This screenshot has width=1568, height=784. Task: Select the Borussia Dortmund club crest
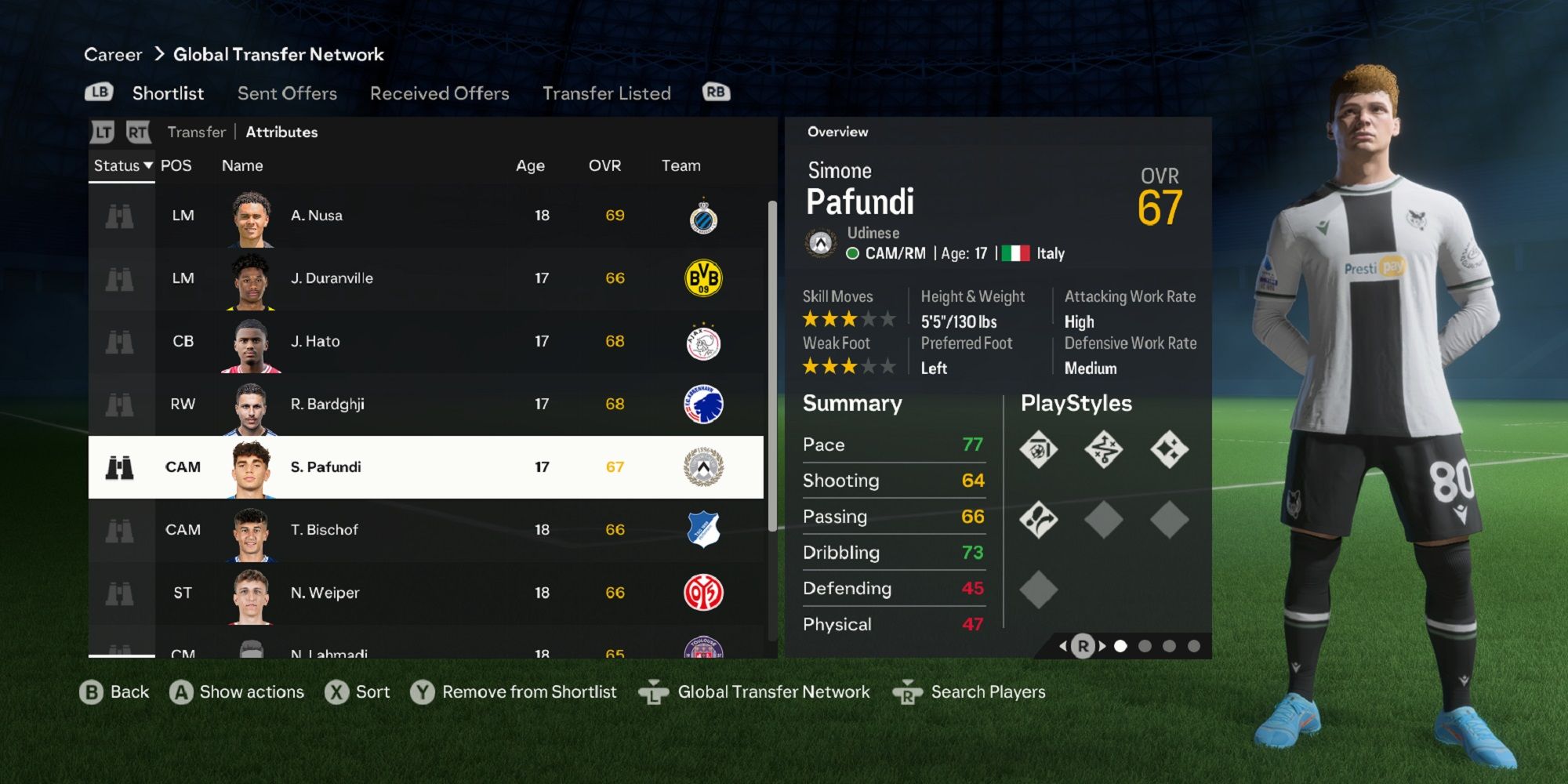click(705, 278)
